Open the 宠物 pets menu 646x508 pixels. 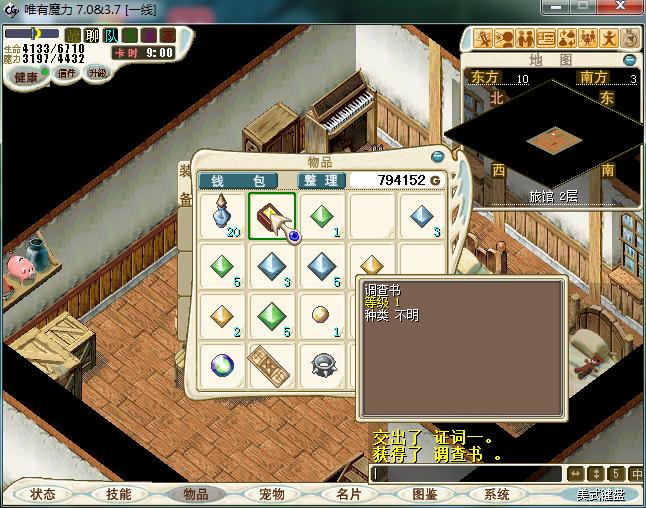tap(272, 494)
